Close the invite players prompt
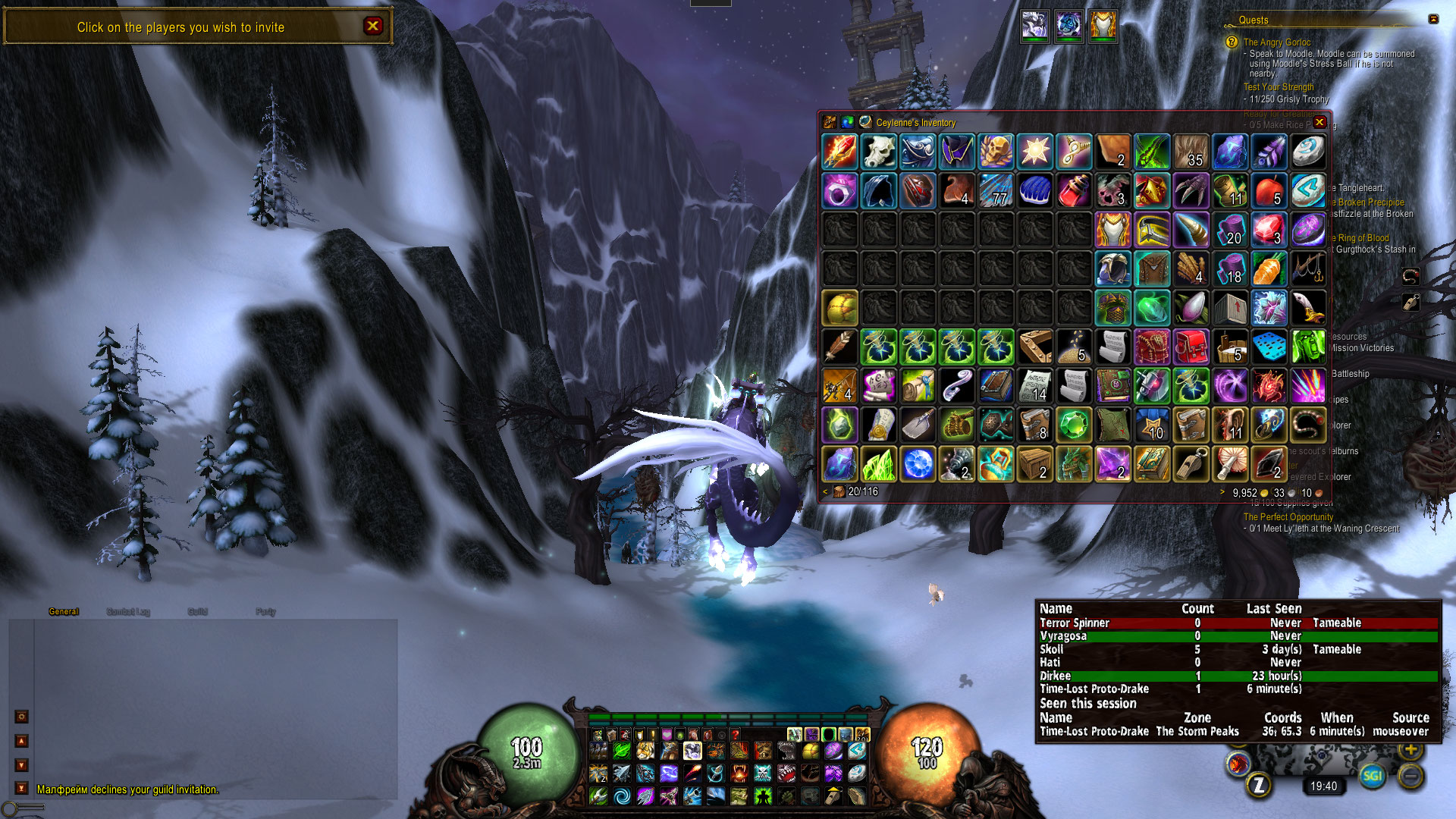Screen dimensions: 1456x819 [x=372, y=26]
